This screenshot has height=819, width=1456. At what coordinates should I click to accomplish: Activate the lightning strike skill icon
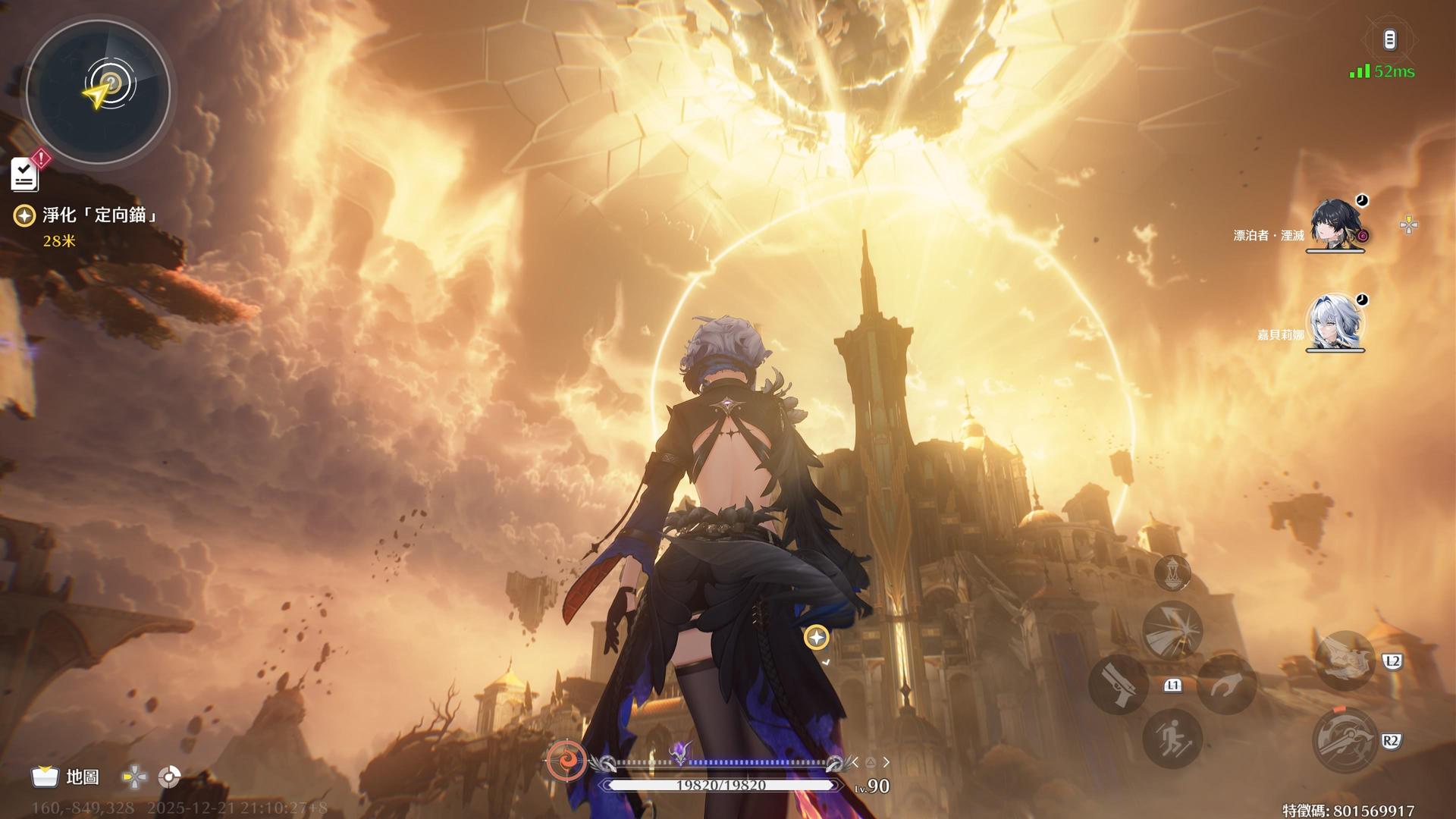point(1172,631)
